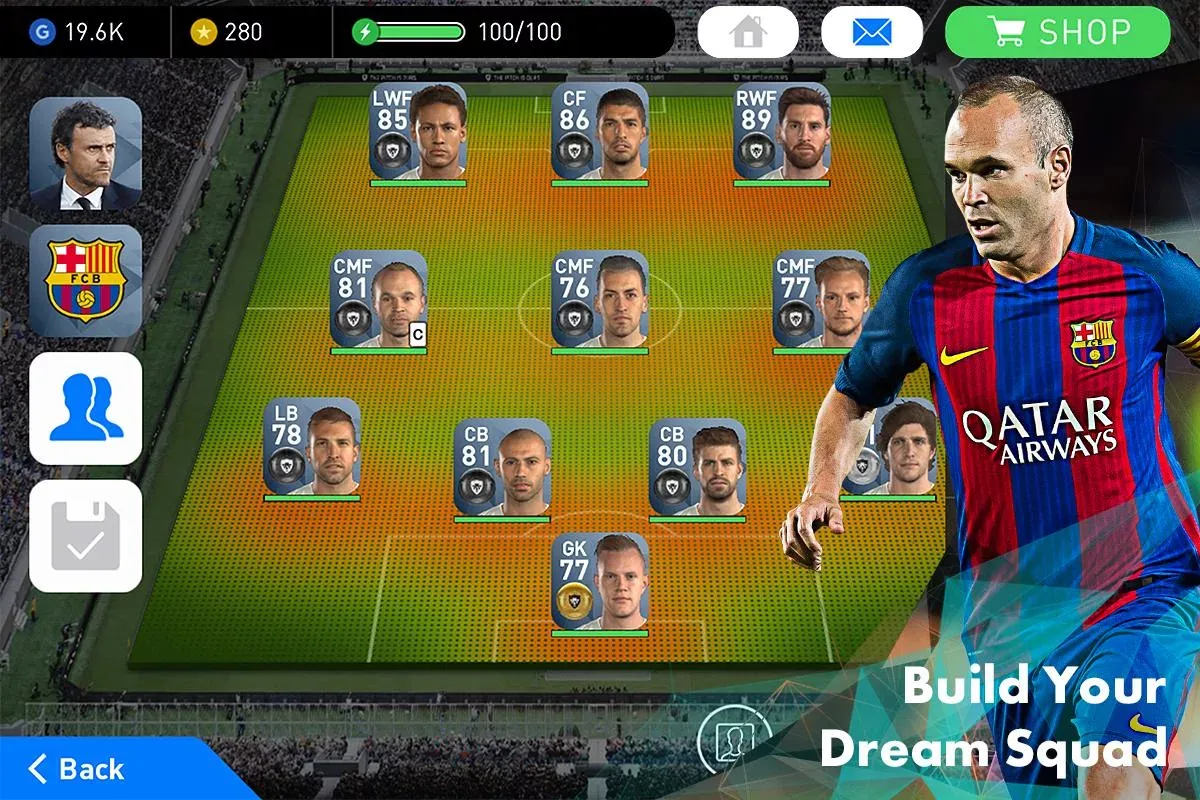Choose the CF 86 player card
This screenshot has width=1200, height=800.
coord(600,132)
